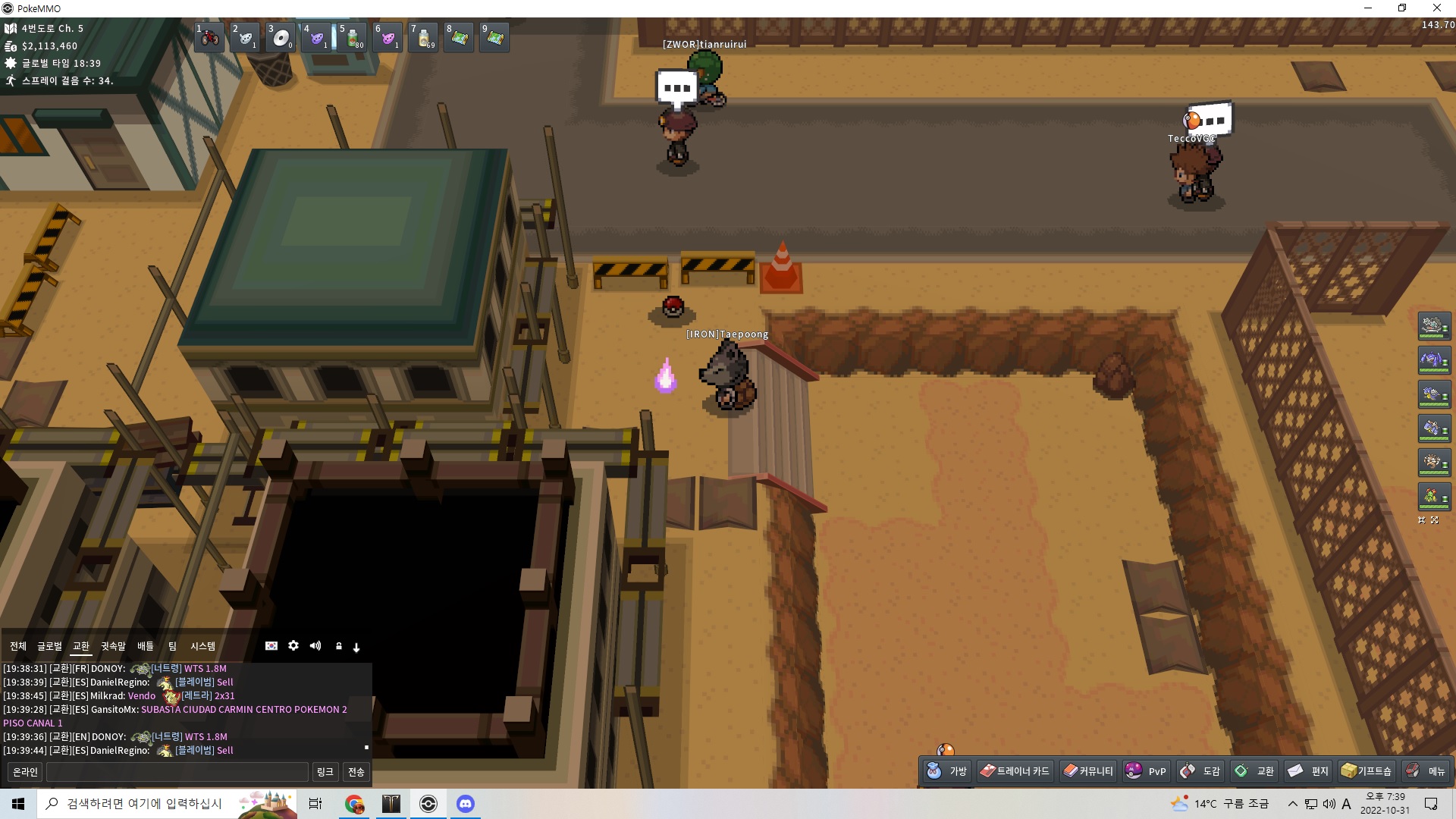Open the mail (편지) window
The width and height of the screenshot is (1456, 819).
(x=1308, y=771)
